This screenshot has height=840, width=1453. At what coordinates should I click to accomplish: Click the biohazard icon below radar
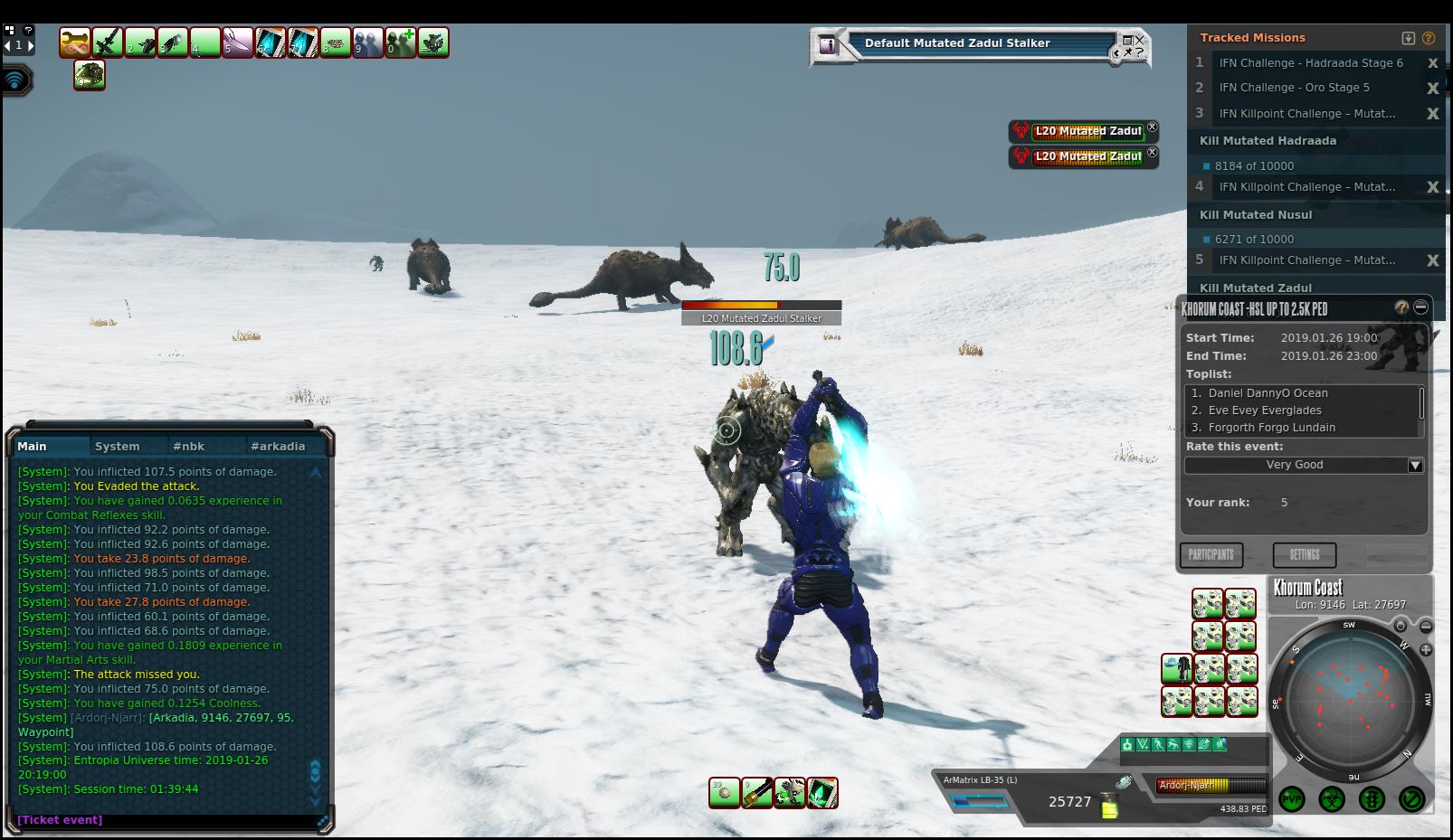(x=1332, y=799)
